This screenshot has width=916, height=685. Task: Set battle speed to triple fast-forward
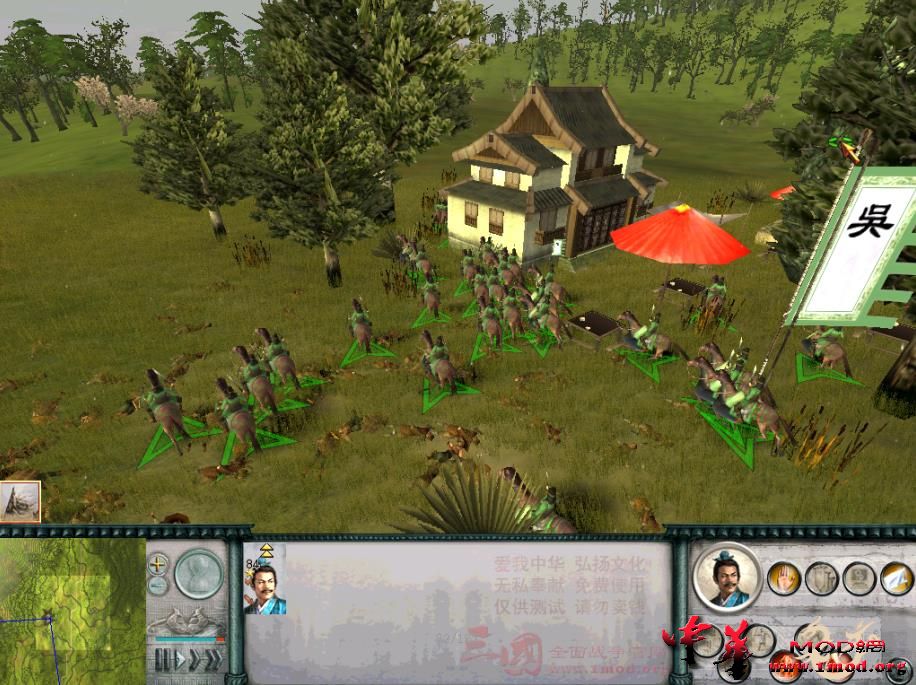212,660
